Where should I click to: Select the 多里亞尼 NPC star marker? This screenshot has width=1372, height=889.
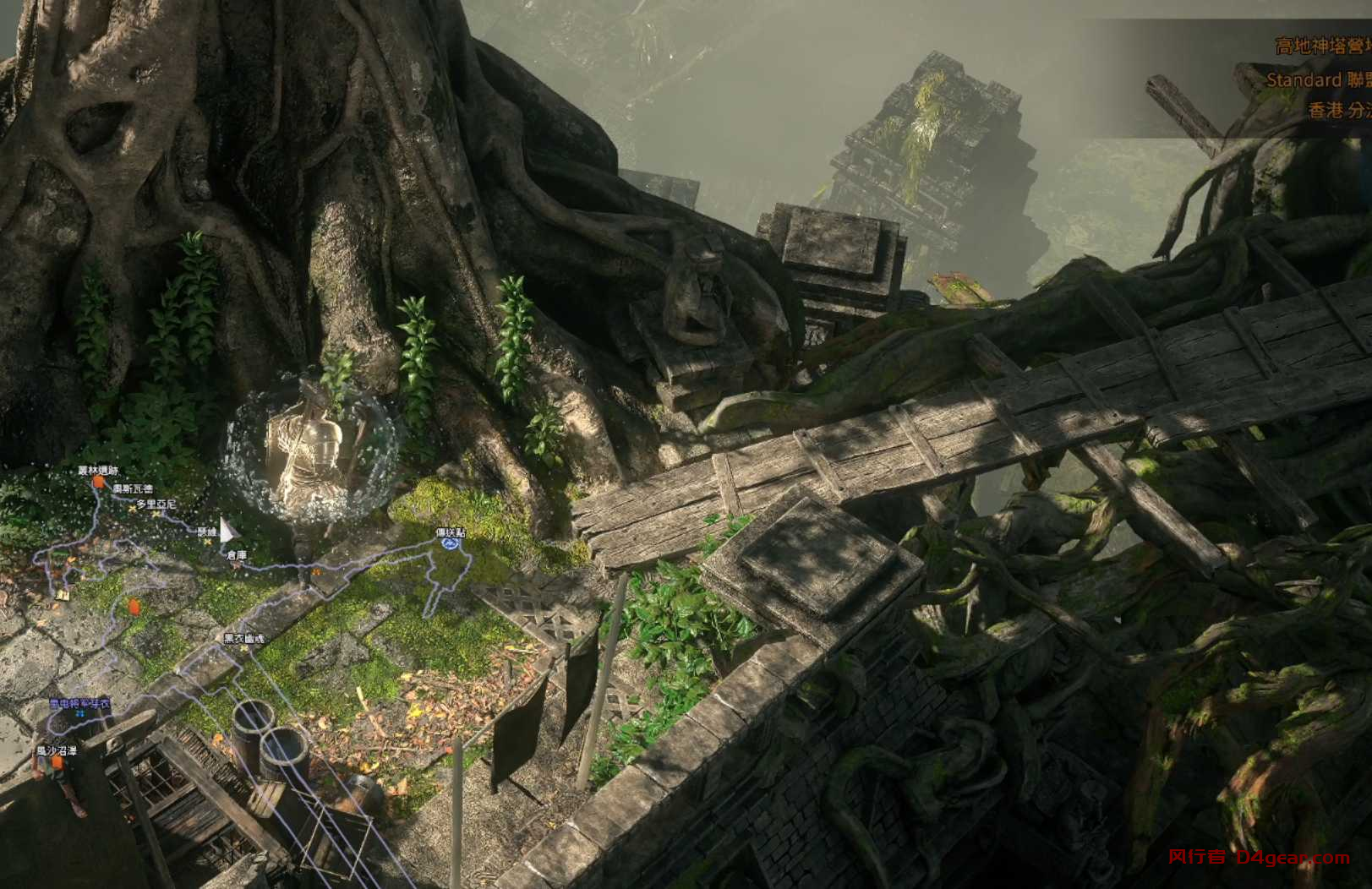click(156, 515)
